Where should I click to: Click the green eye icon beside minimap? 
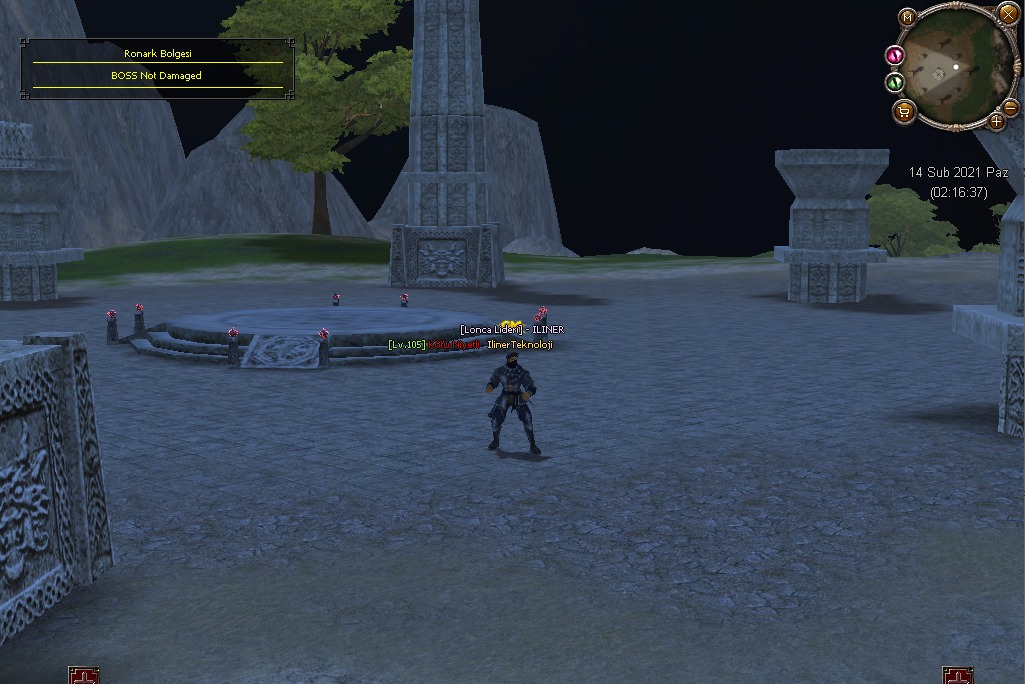click(895, 82)
